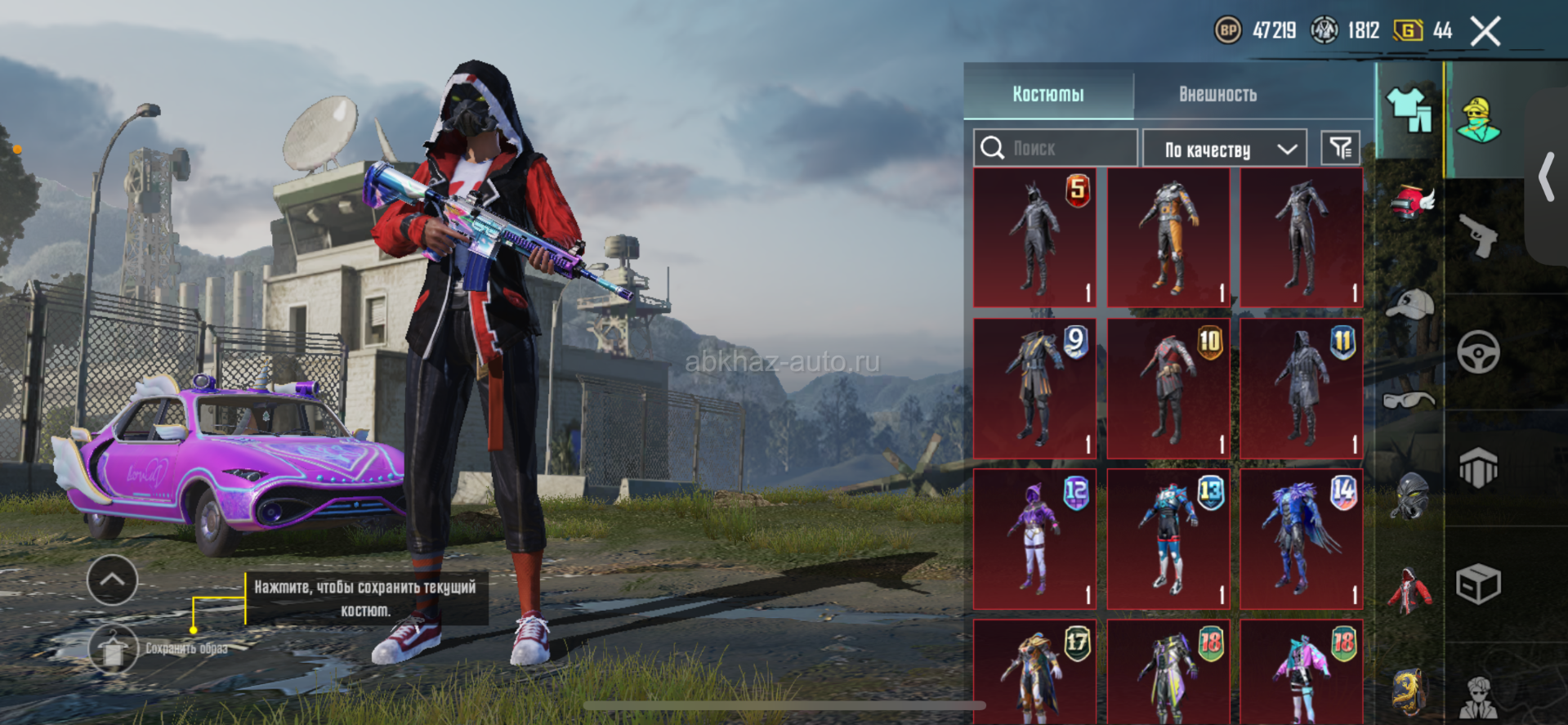
Task: Close the inventory screen with X
Action: point(1485,32)
